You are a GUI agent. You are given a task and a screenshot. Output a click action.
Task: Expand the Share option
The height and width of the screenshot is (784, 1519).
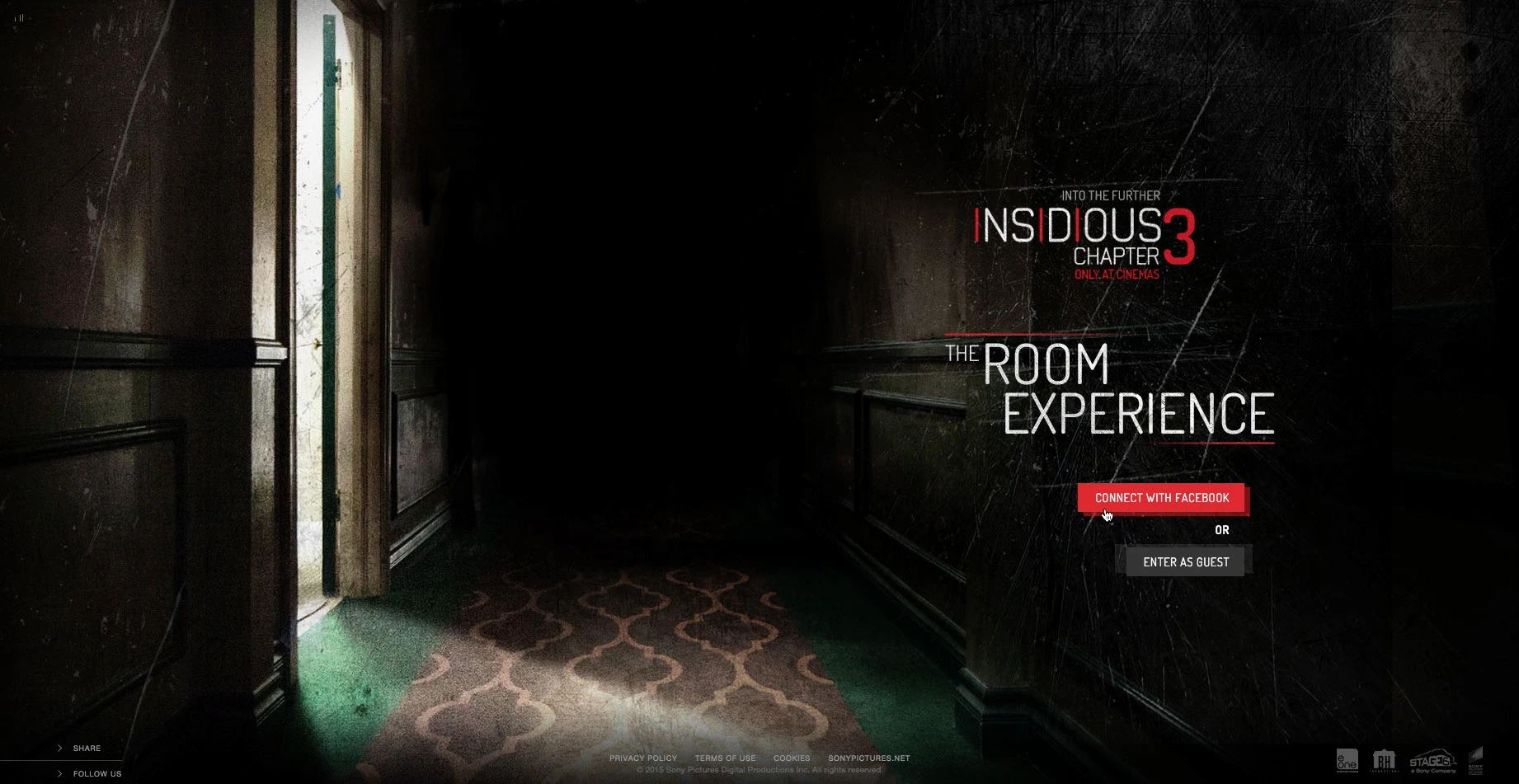coord(86,749)
